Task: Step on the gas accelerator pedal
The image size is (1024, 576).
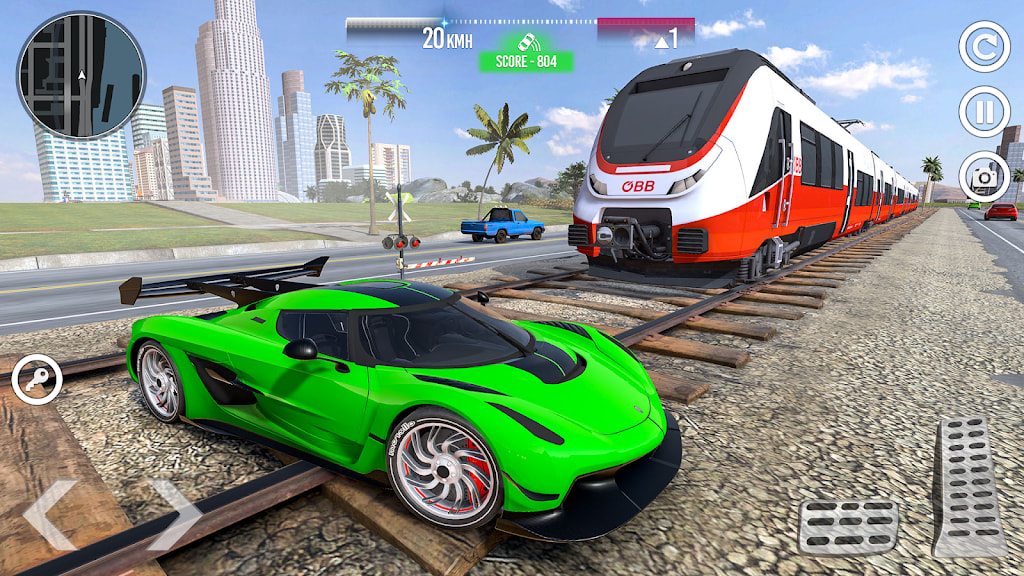Action: [x=969, y=486]
